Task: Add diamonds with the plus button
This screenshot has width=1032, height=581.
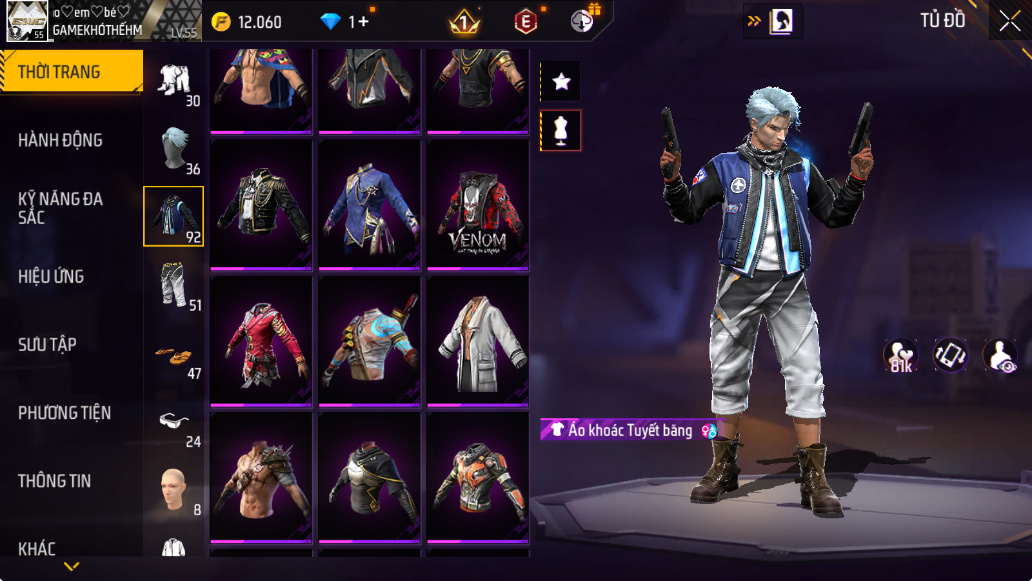Action: (x=362, y=22)
